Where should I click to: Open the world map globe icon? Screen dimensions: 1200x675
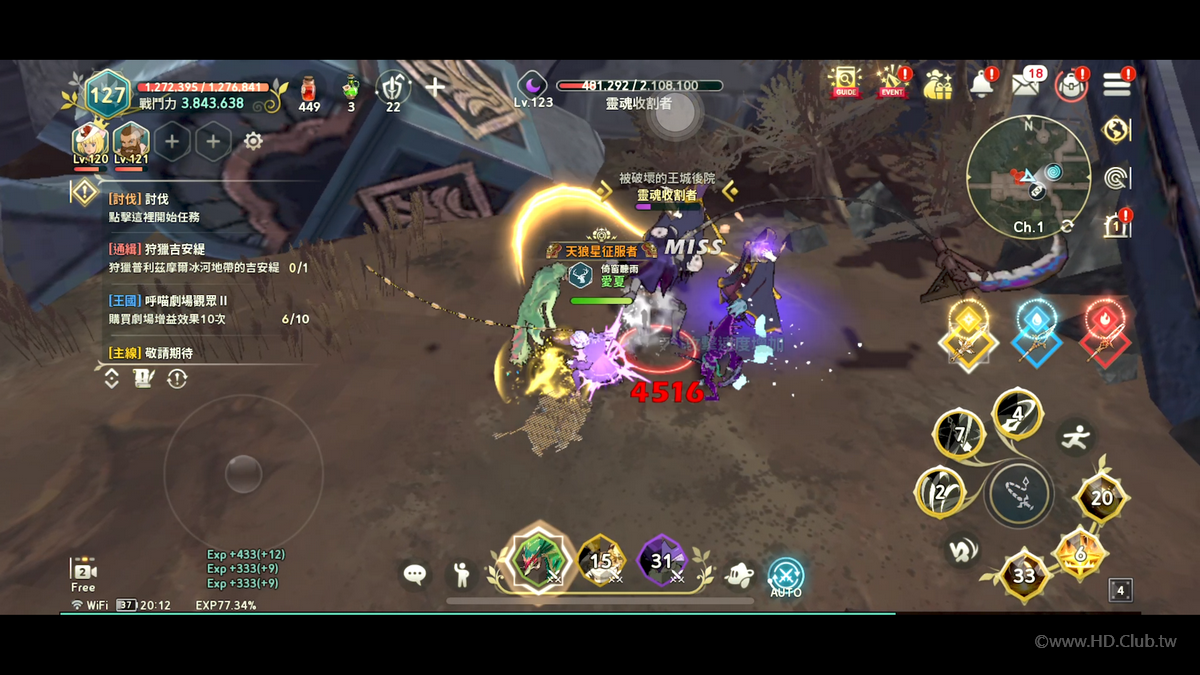pyautogui.click(x=1116, y=130)
